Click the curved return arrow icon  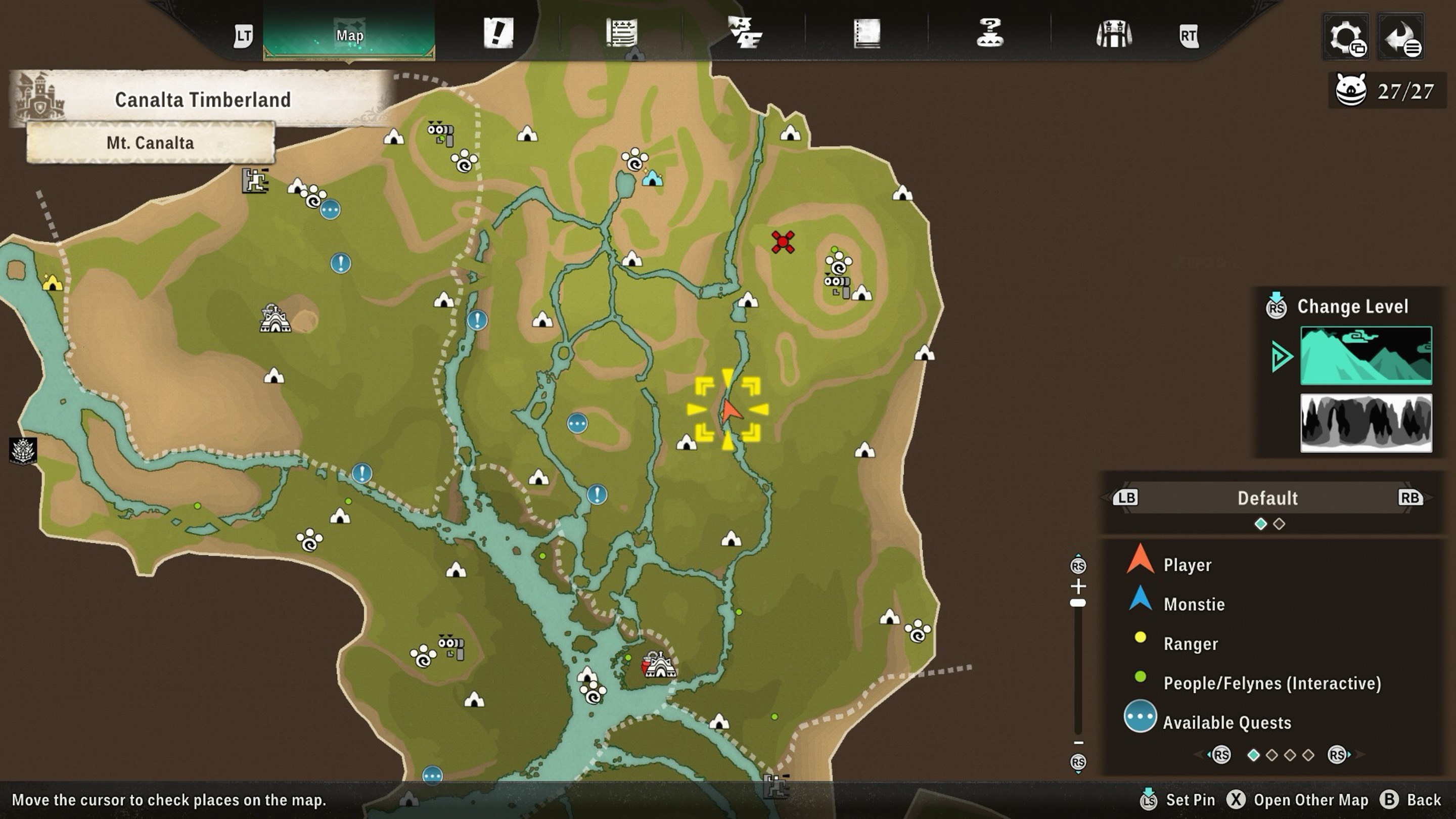1400,37
